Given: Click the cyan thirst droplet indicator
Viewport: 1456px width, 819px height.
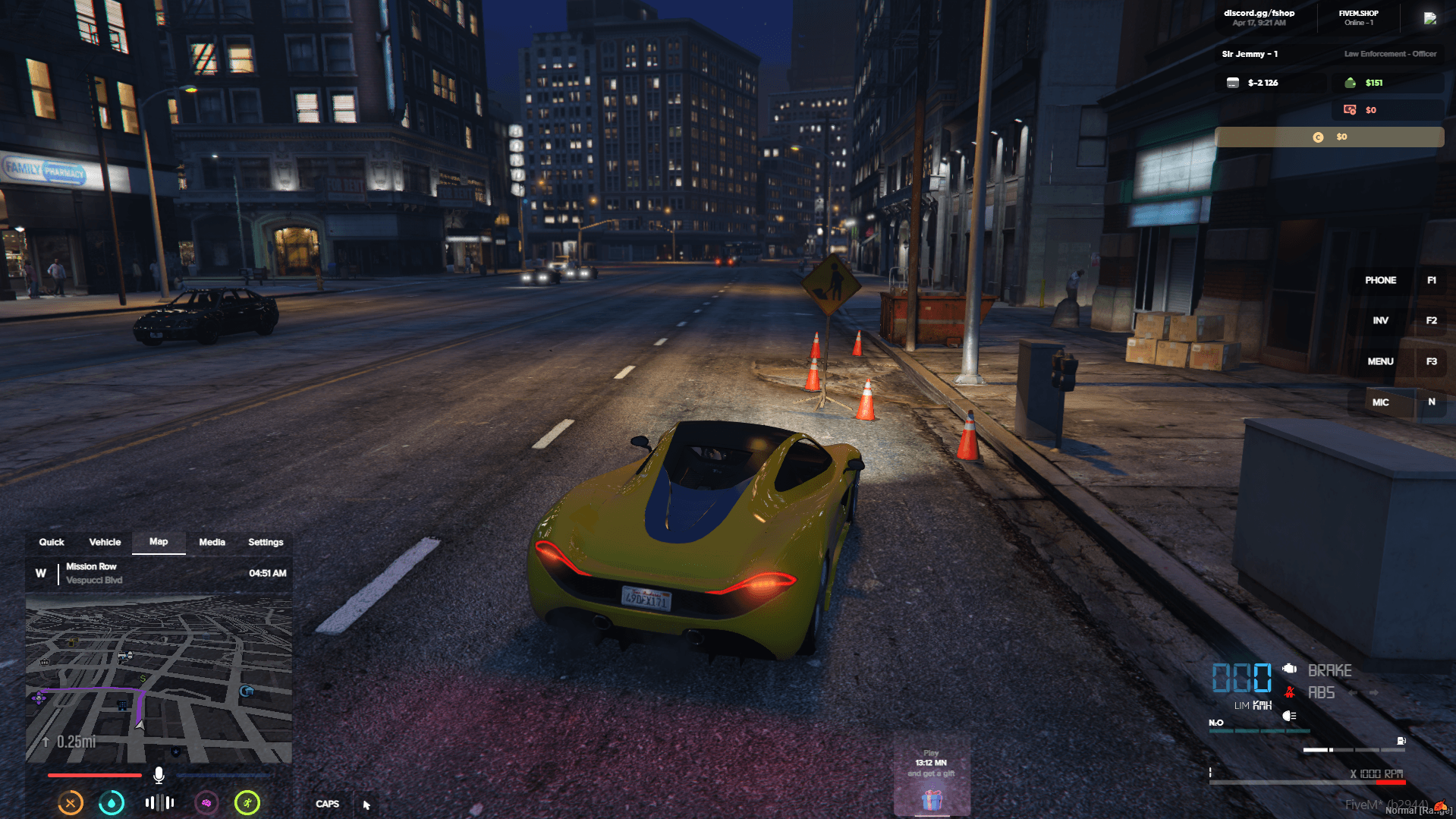Looking at the screenshot, I should pos(112,802).
